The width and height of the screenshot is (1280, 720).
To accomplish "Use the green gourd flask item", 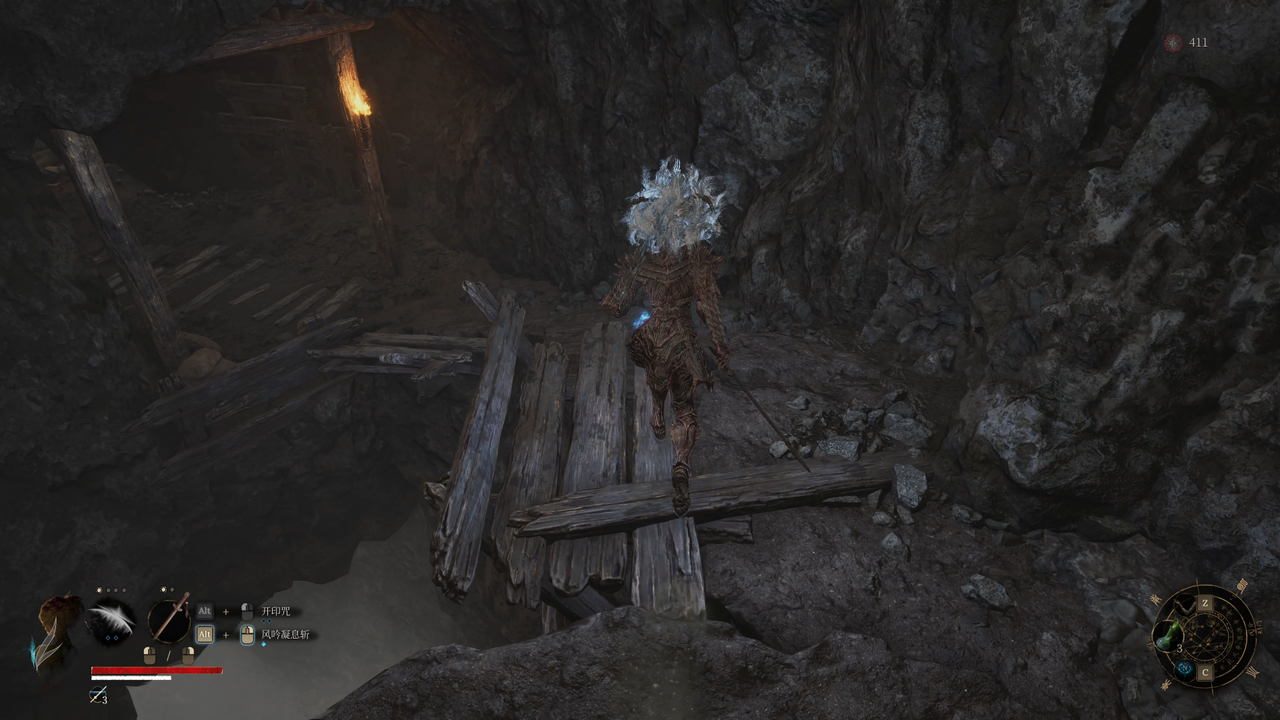I will 1168,634.
